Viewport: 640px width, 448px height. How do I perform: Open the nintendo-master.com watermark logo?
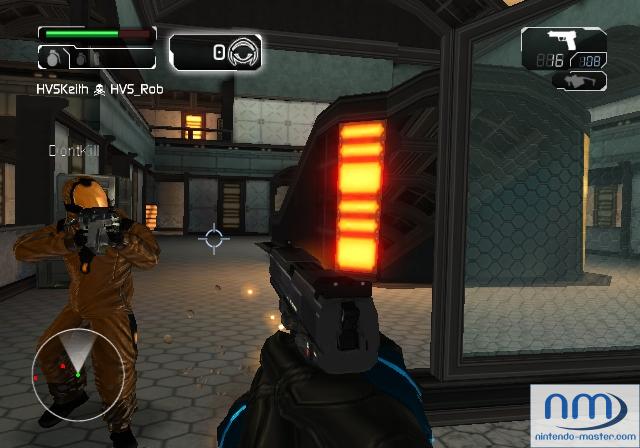click(x=586, y=414)
